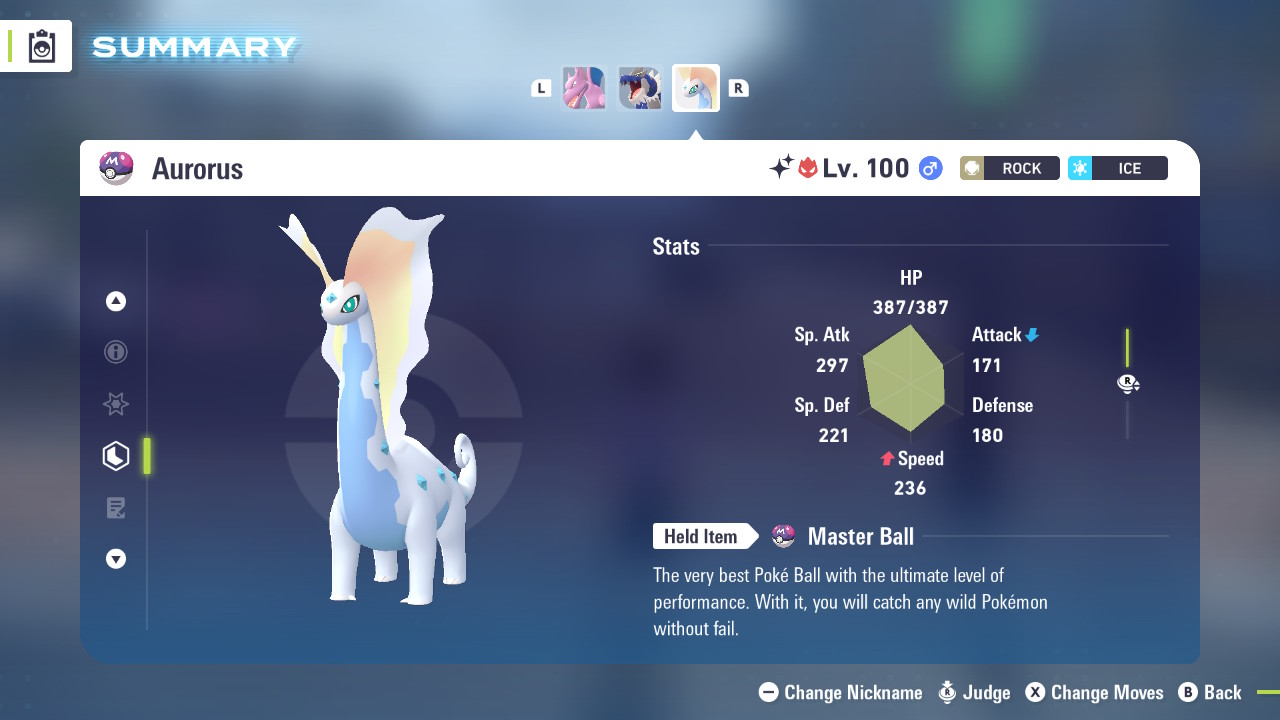Screen dimensions: 1280x720
Task: Activate the Judge stats option
Action: [974, 692]
